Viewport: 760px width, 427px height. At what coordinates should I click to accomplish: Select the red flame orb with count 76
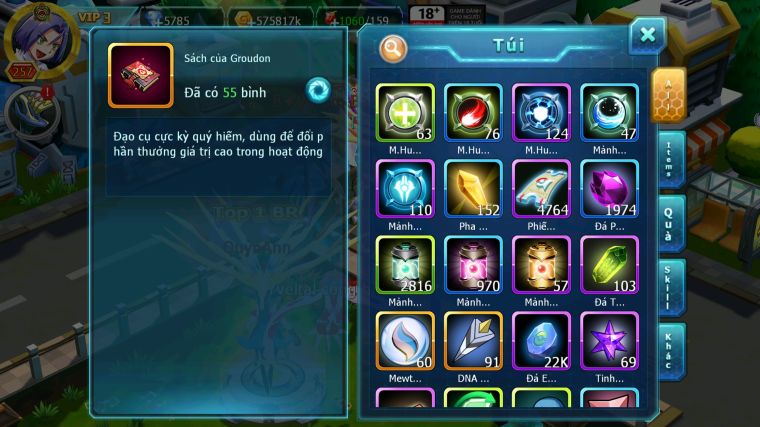click(473, 112)
